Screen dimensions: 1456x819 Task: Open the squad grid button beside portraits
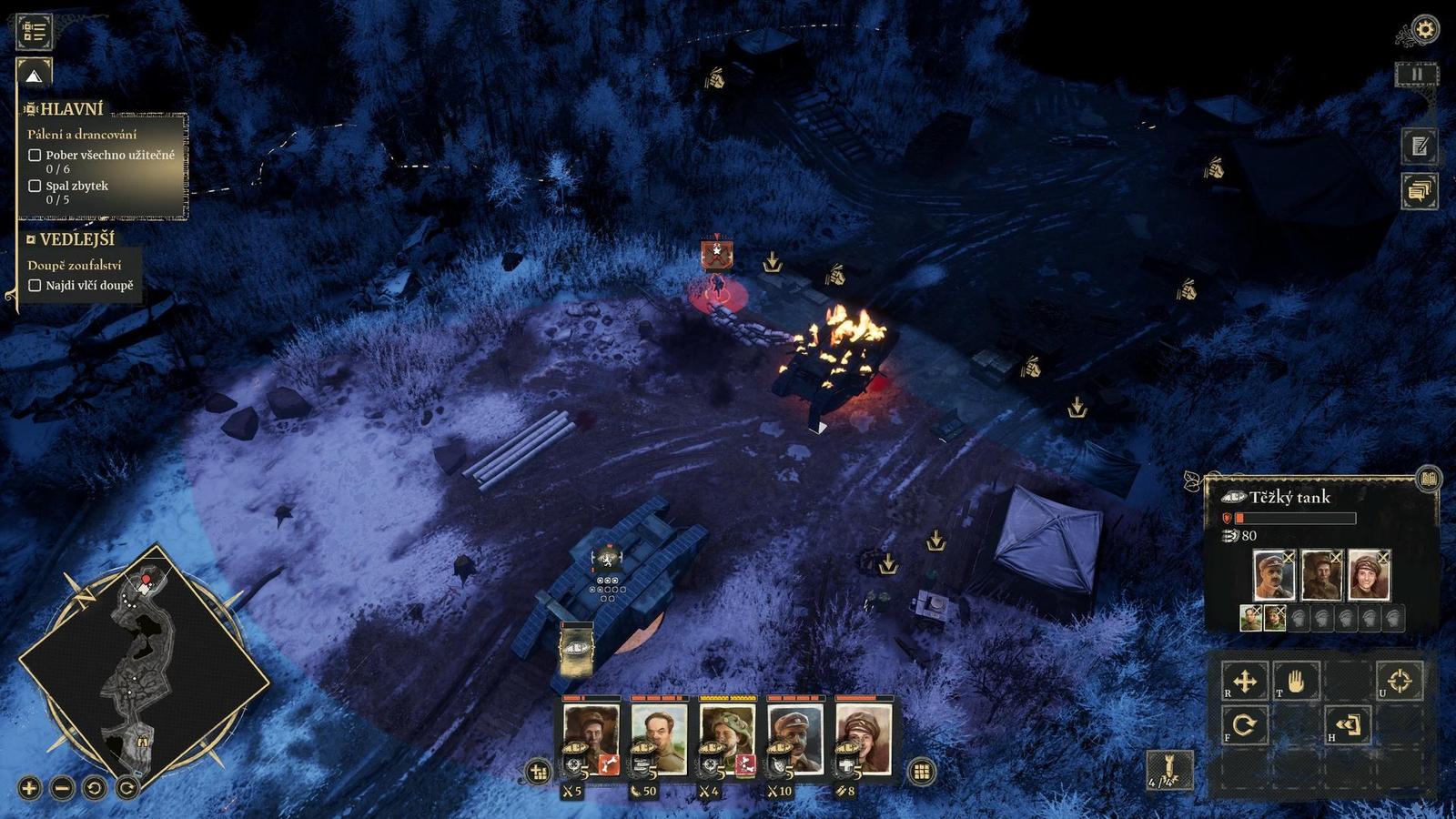pos(921,772)
